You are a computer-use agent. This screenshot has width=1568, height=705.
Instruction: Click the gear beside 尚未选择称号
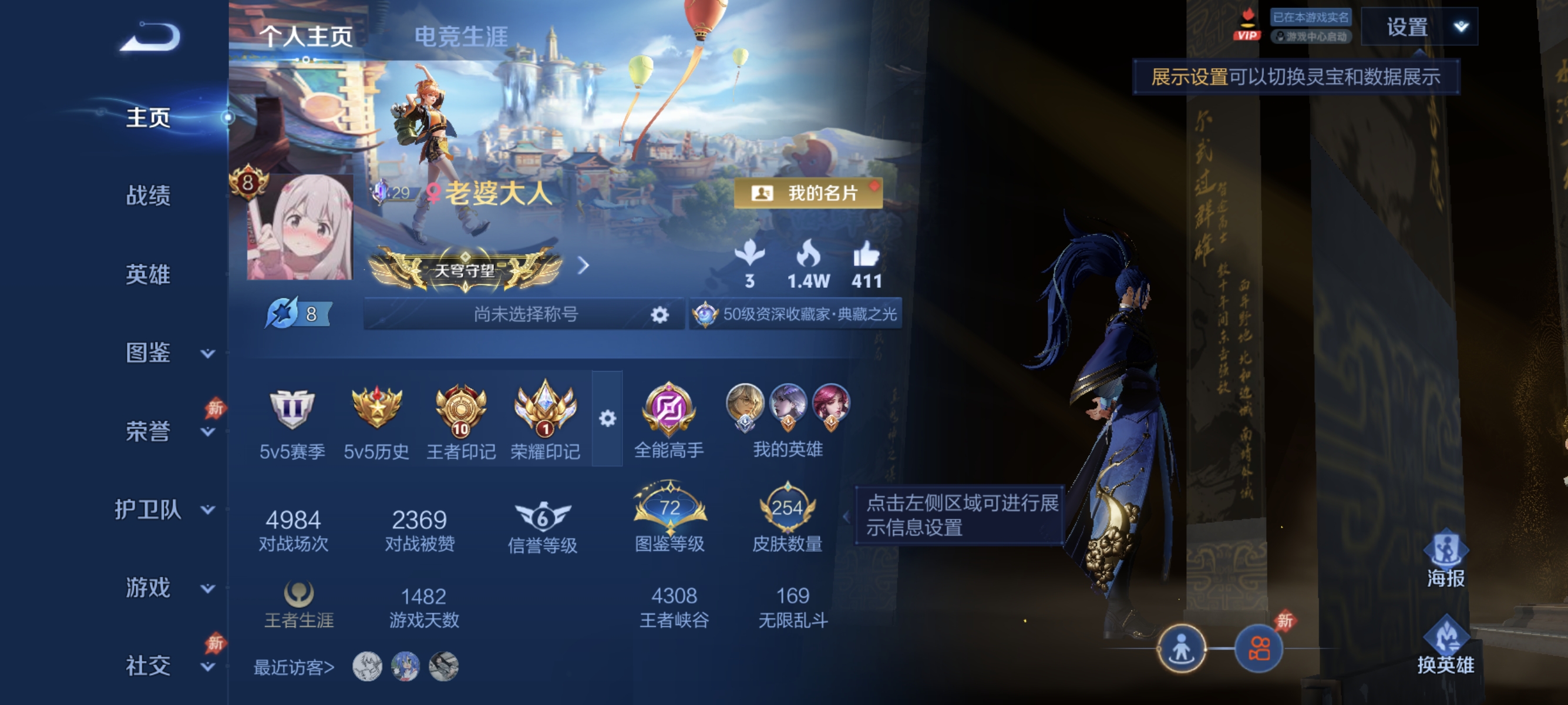click(x=659, y=314)
